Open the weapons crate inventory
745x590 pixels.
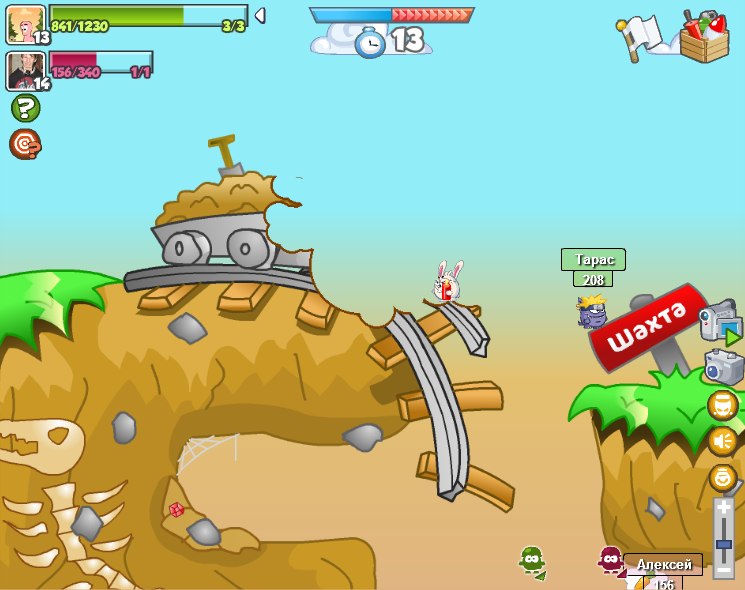pos(704,37)
